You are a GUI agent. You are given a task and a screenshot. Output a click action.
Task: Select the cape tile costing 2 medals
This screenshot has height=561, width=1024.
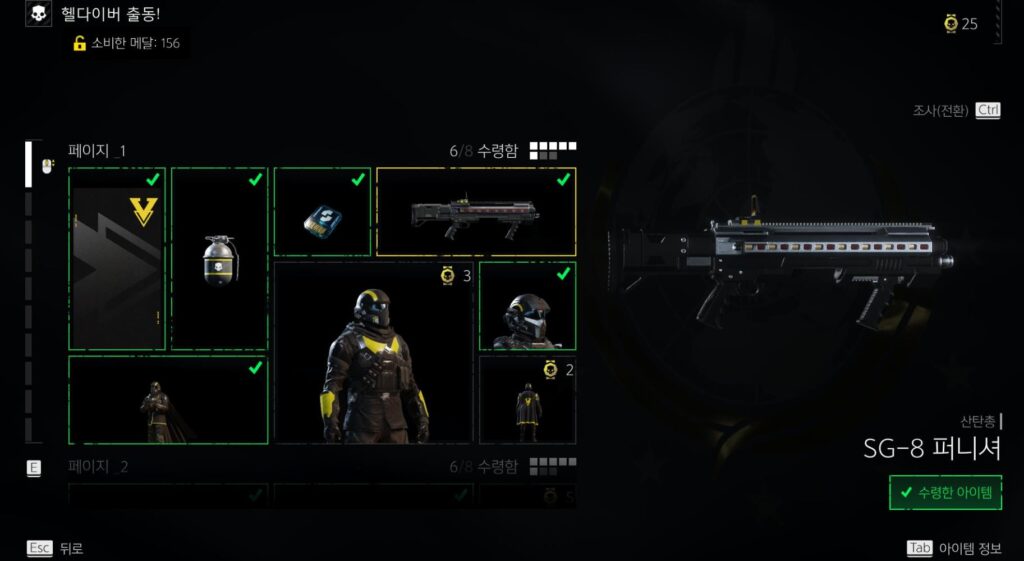click(x=527, y=400)
